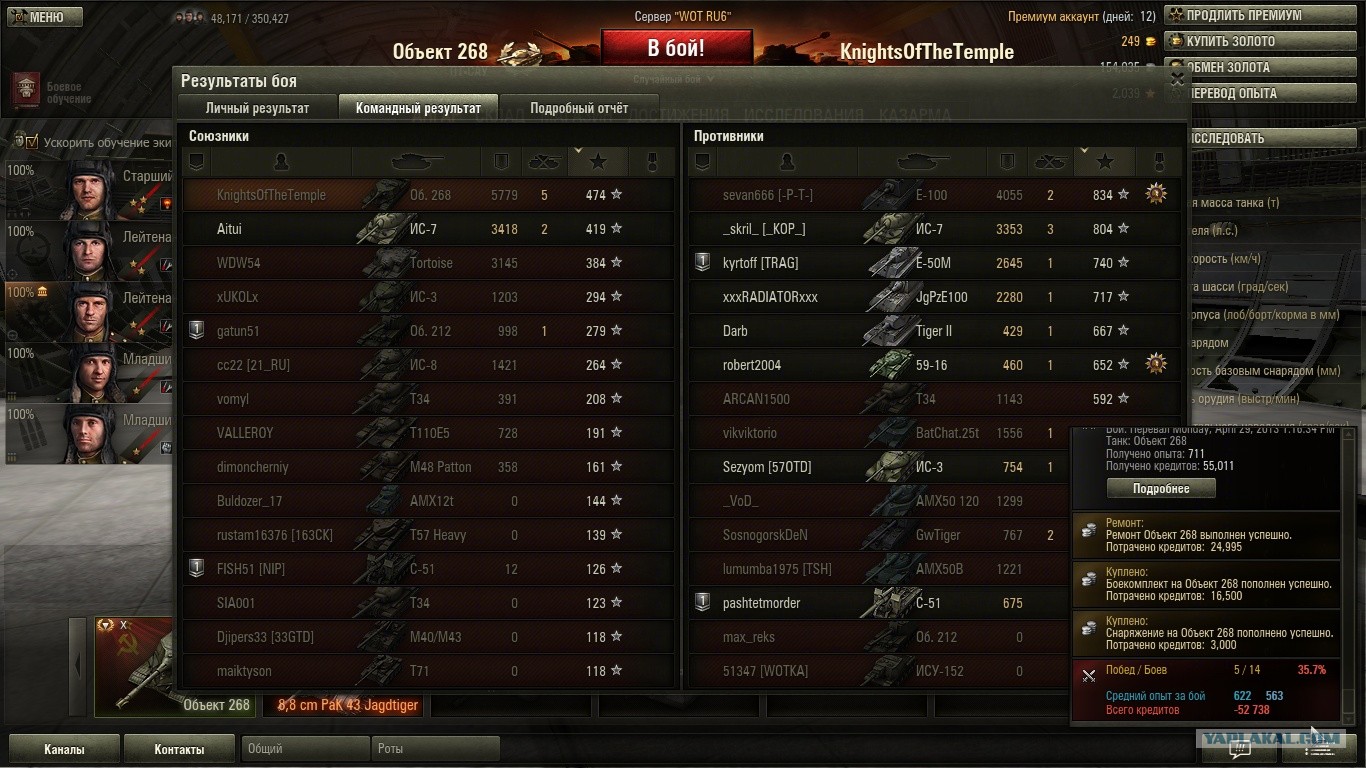Open the Подробный отчёт tab
The width and height of the screenshot is (1366, 768).
click(579, 108)
